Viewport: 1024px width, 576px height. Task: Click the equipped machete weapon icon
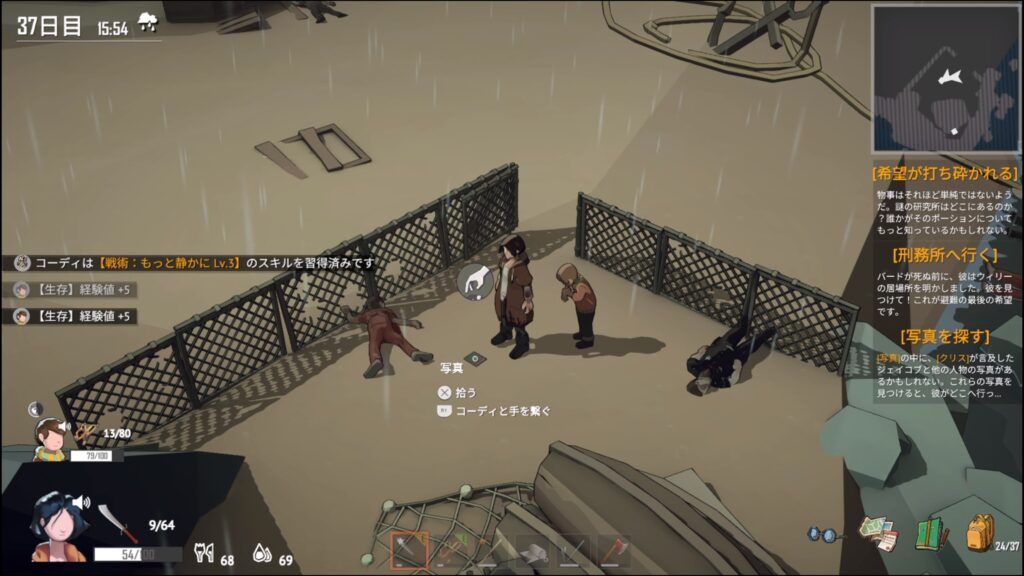point(111,523)
